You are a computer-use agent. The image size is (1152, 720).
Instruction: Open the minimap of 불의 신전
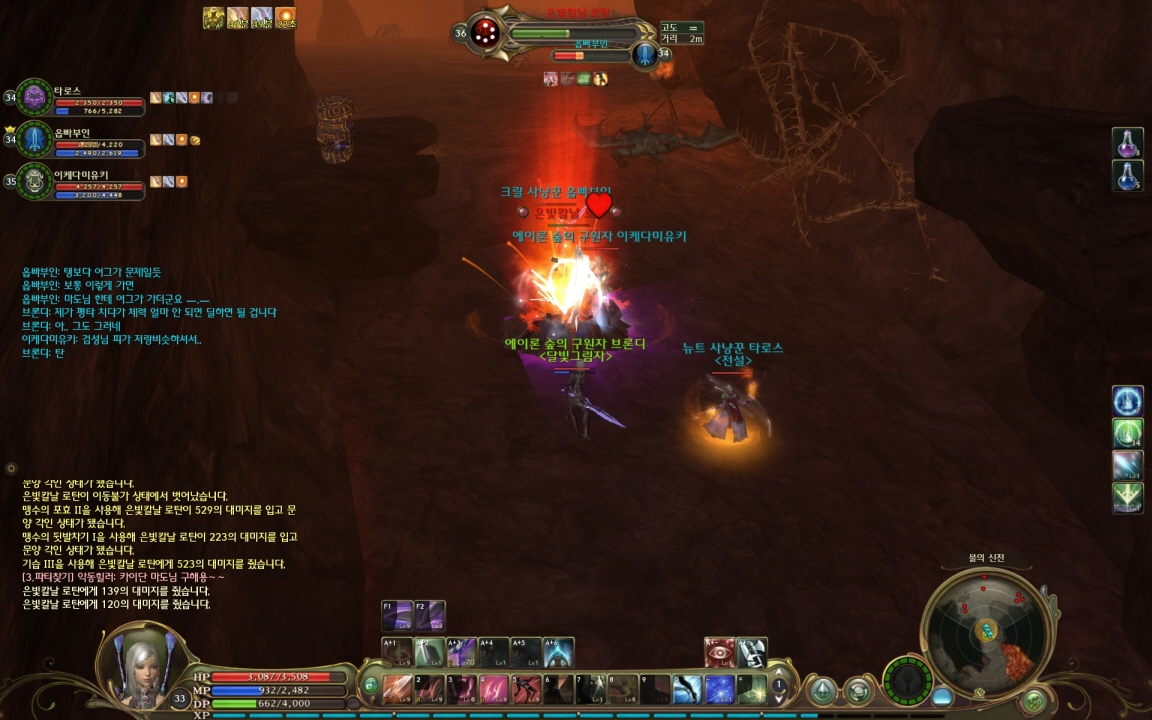[987, 630]
